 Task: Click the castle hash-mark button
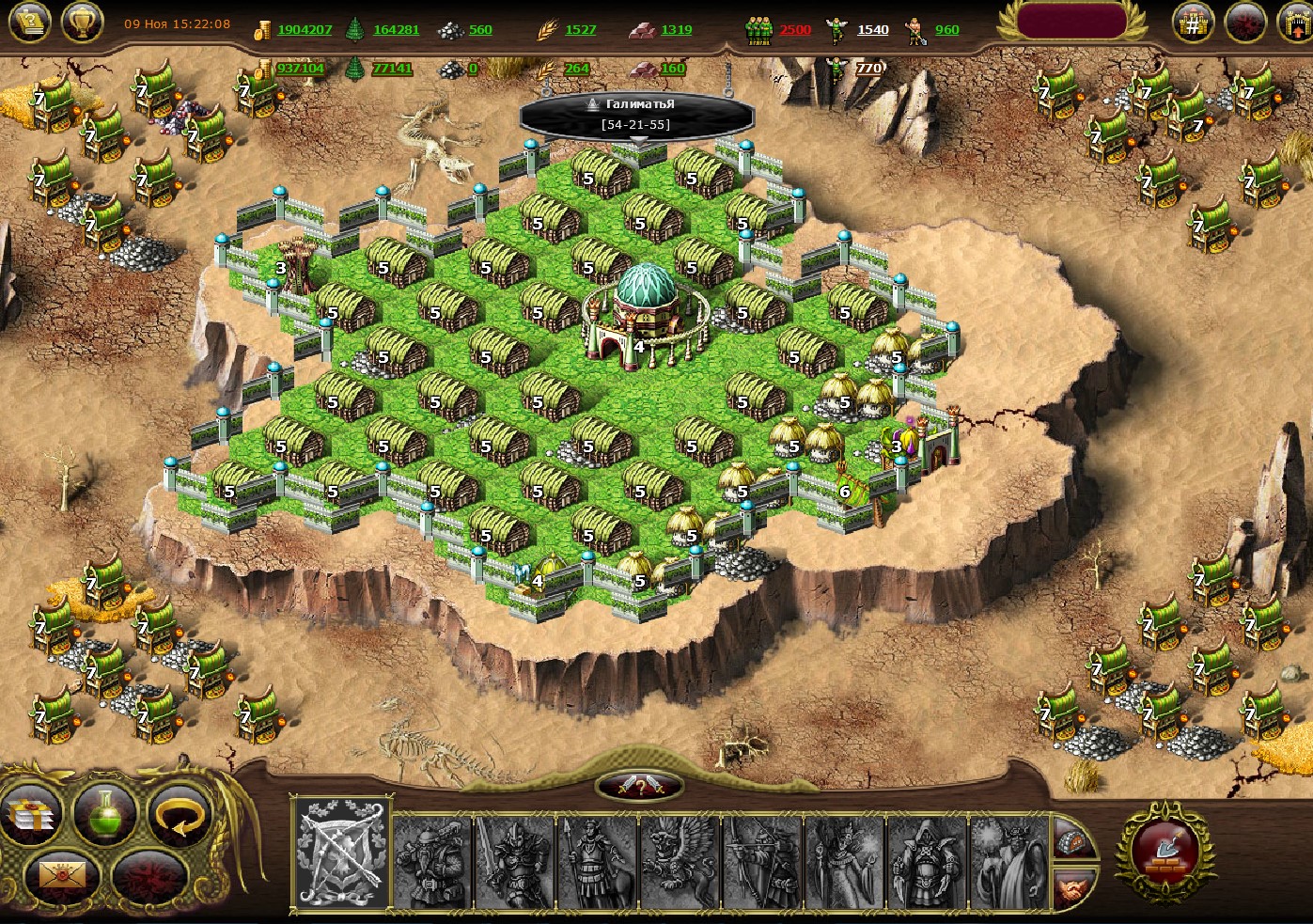click(1193, 23)
